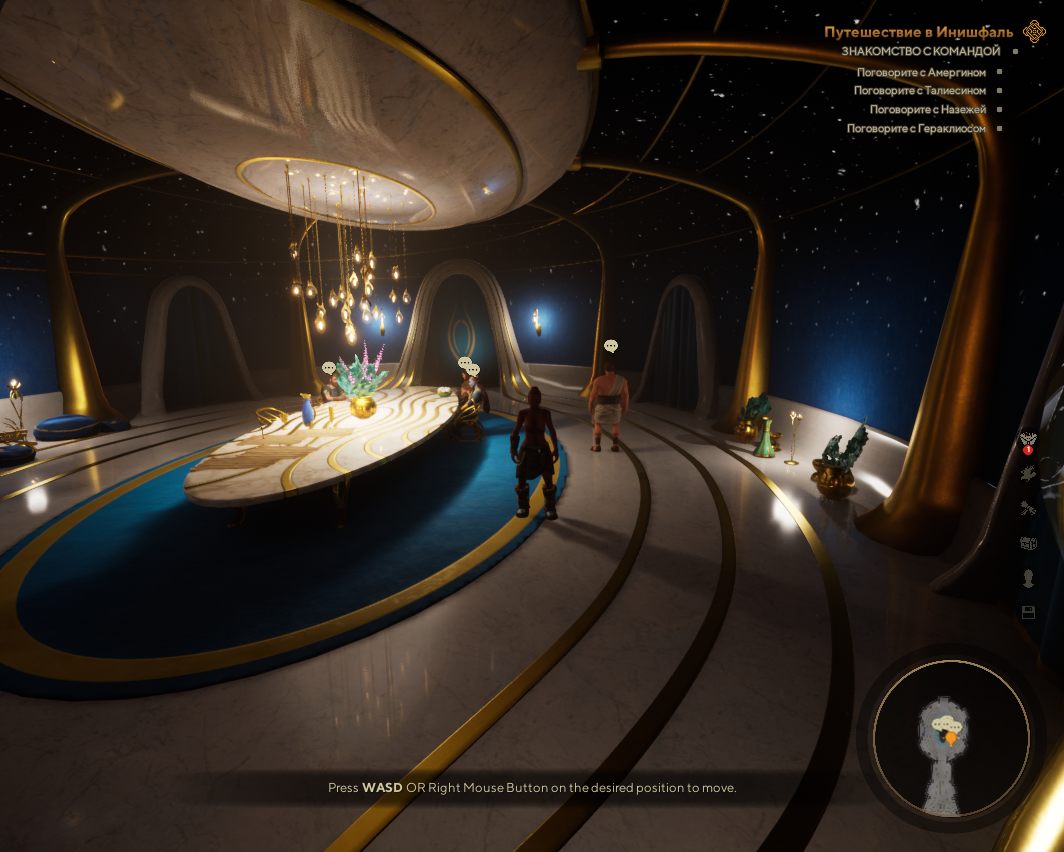Select objective Поговорите с Талиесином
The width and height of the screenshot is (1064, 852).
(x=919, y=91)
